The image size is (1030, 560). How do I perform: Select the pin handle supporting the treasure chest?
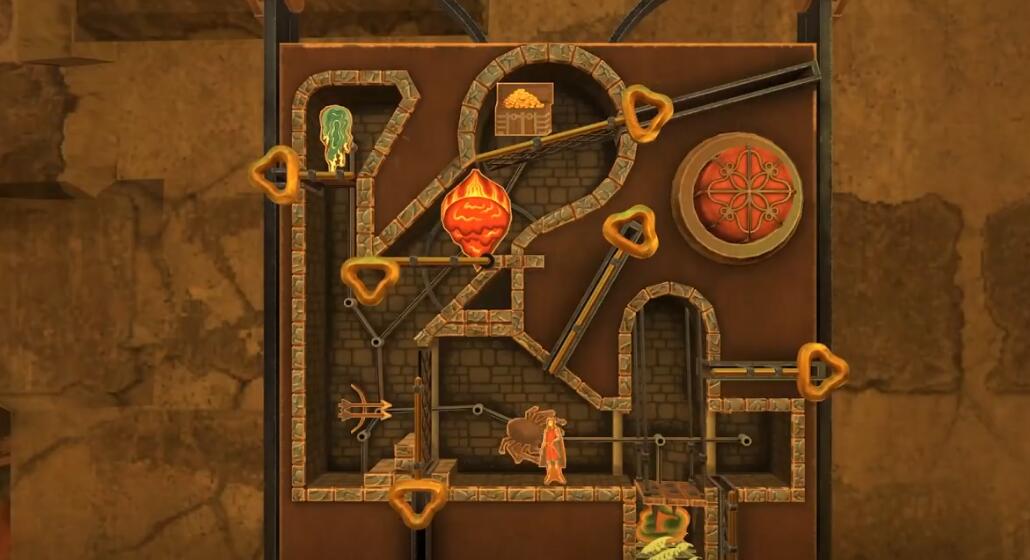click(x=647, y=112)
